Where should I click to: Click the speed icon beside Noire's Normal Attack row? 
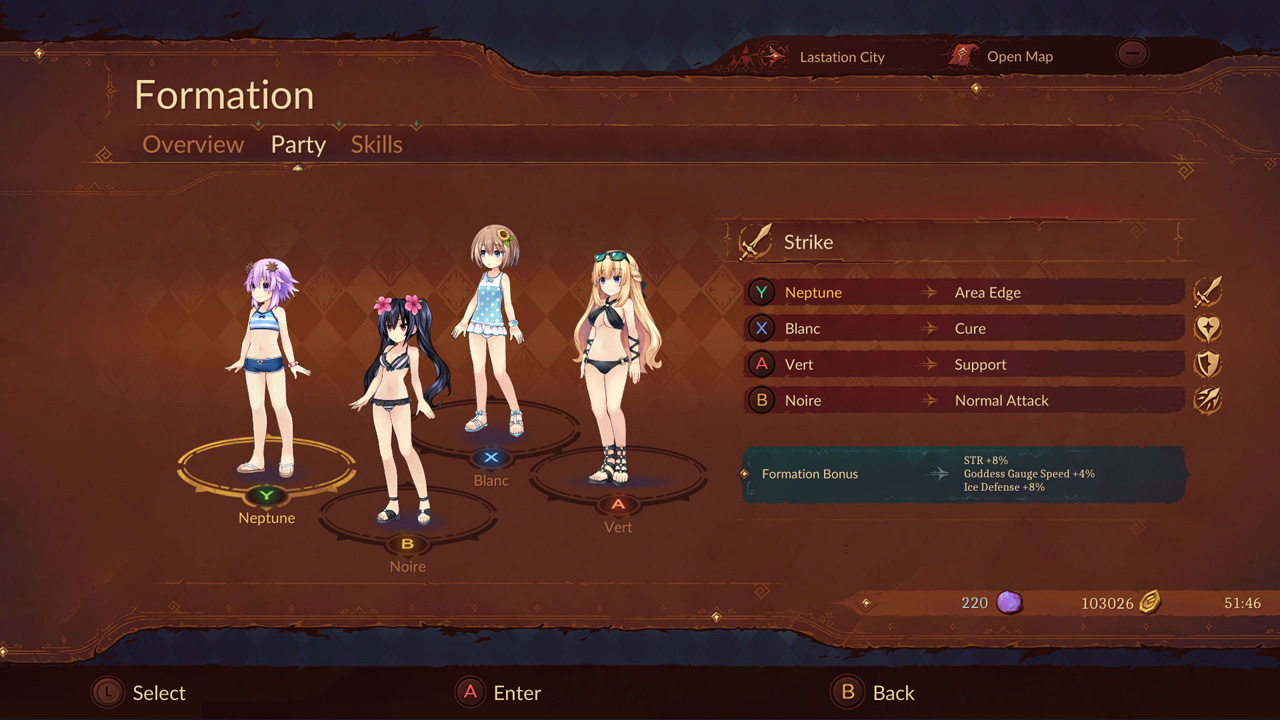pos(1208,399)
